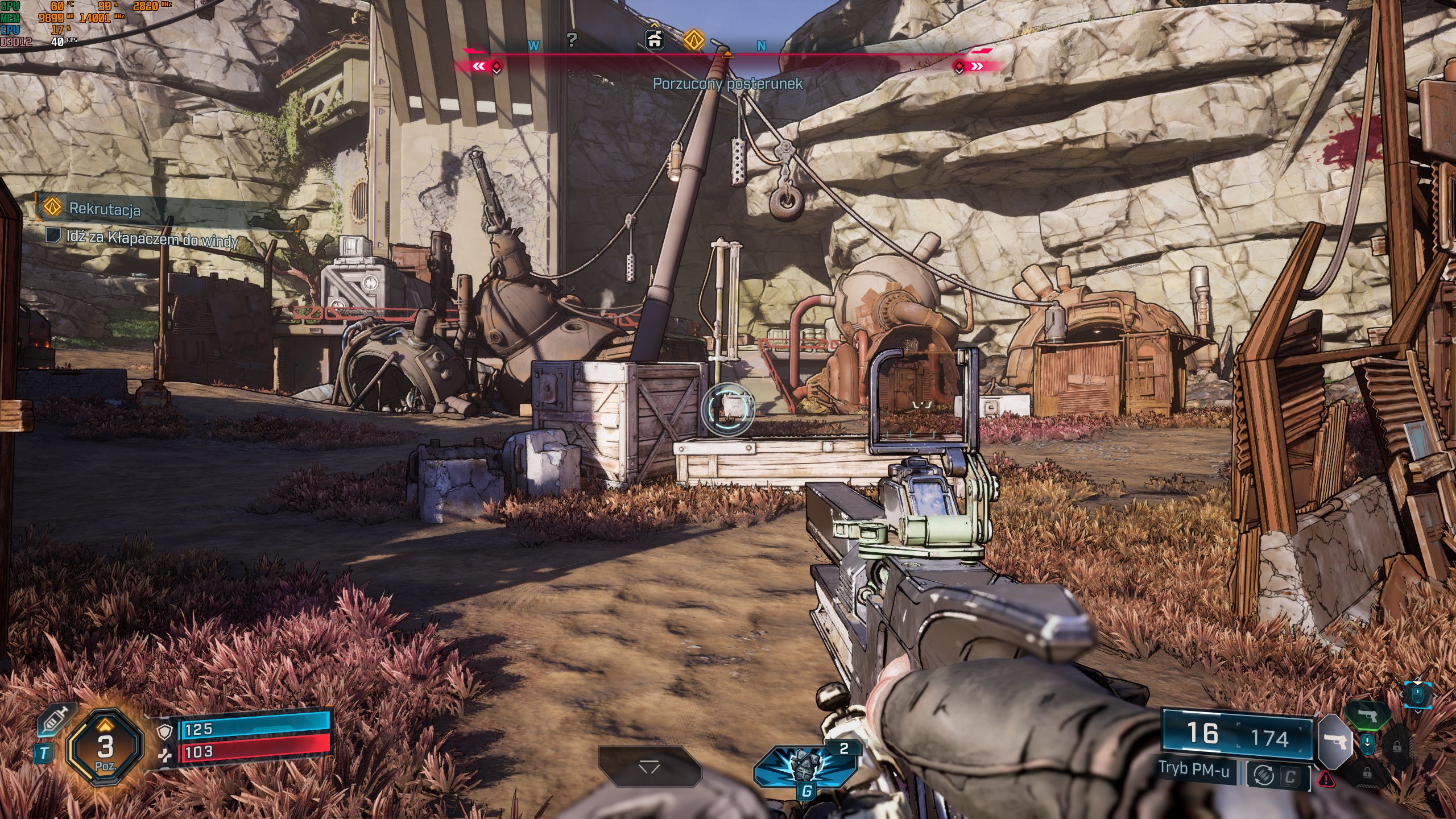The height and width of the screenshot is (819, 1456).
Task: Click the orange quest marker on compass
Action: [693, 40]
